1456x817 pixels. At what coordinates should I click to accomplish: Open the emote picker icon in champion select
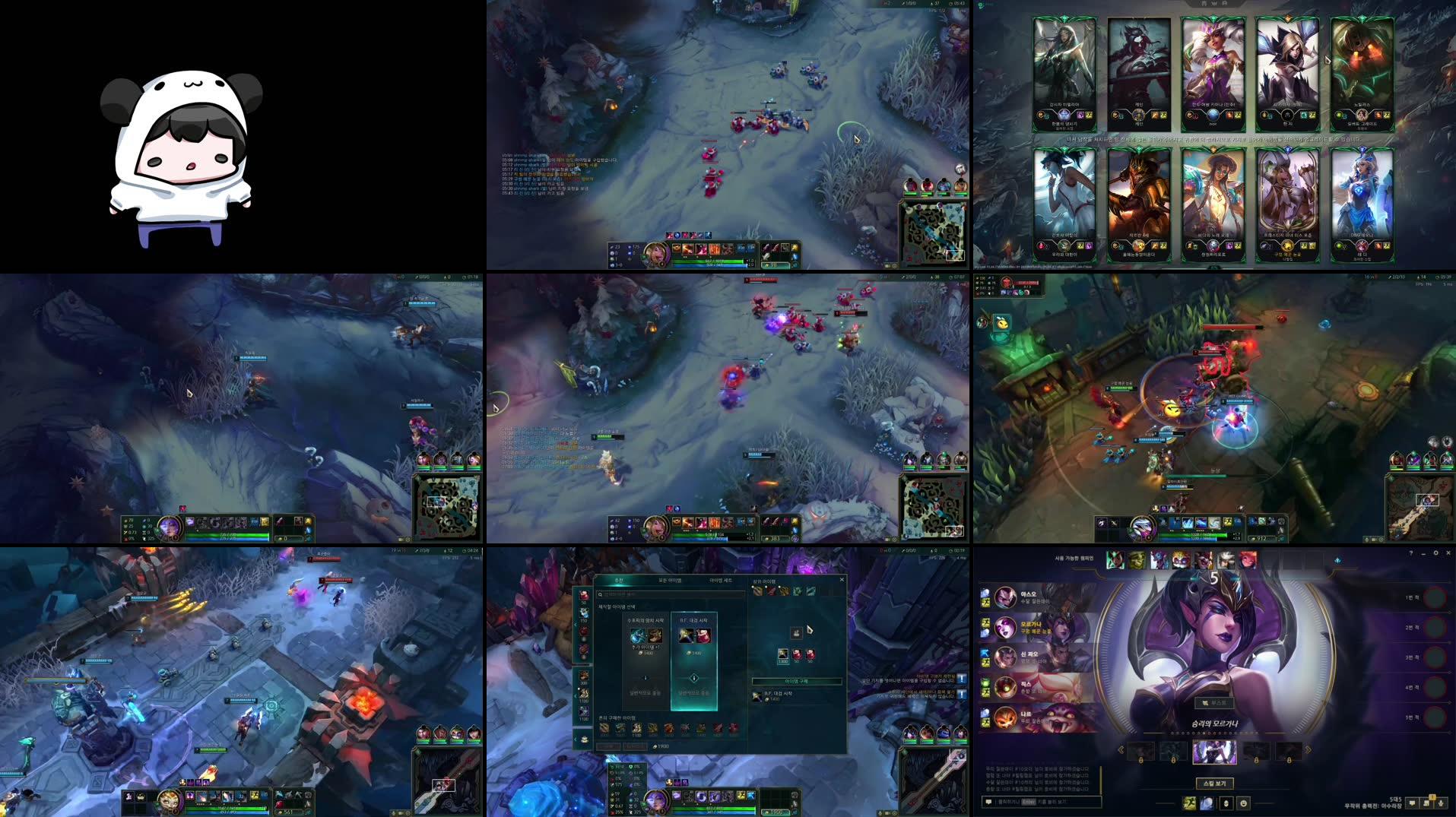tap(1244, 803)
